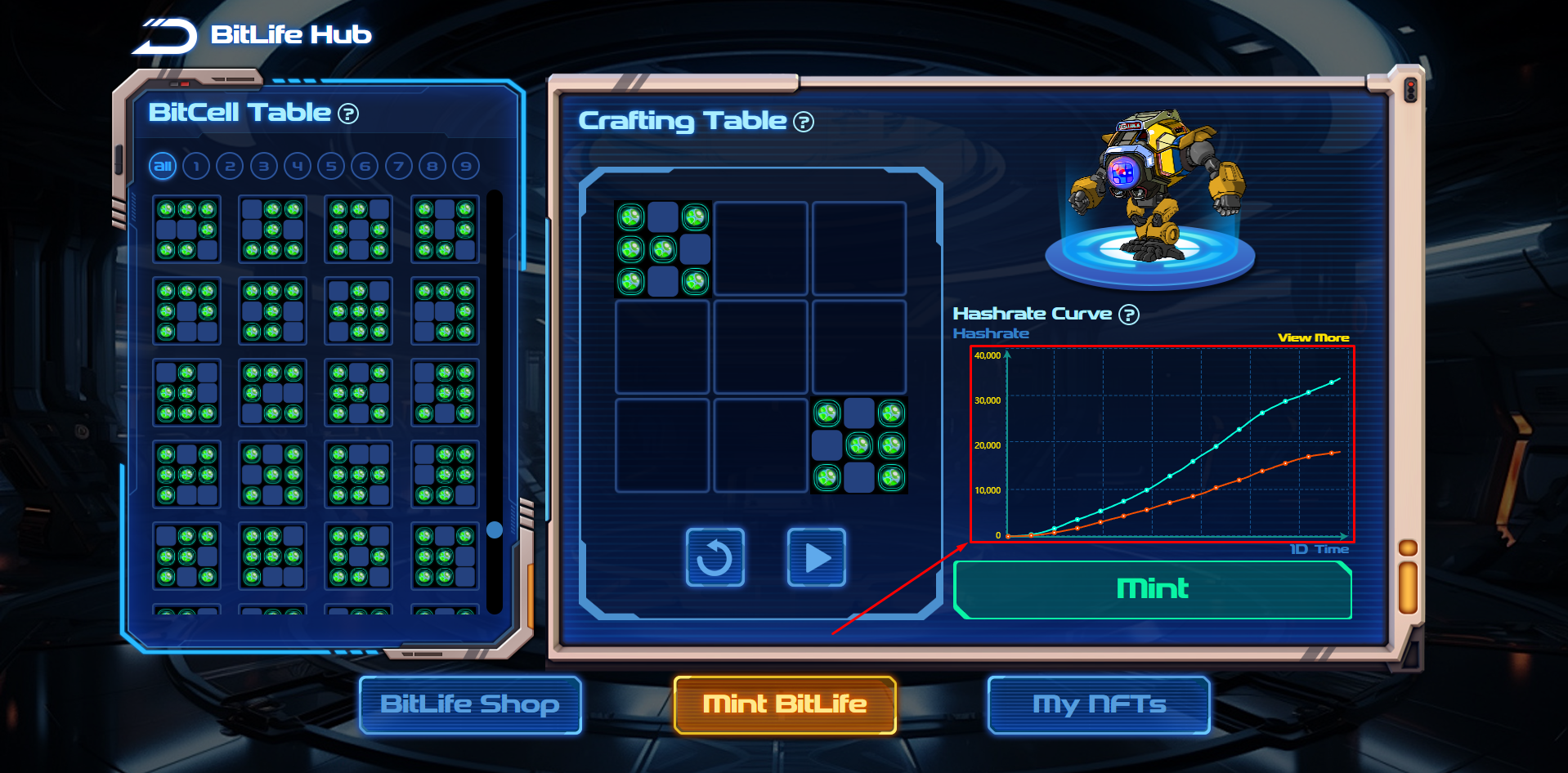
Task: Reset the crafting table with the rotate arrow
Action: point(715,558)
